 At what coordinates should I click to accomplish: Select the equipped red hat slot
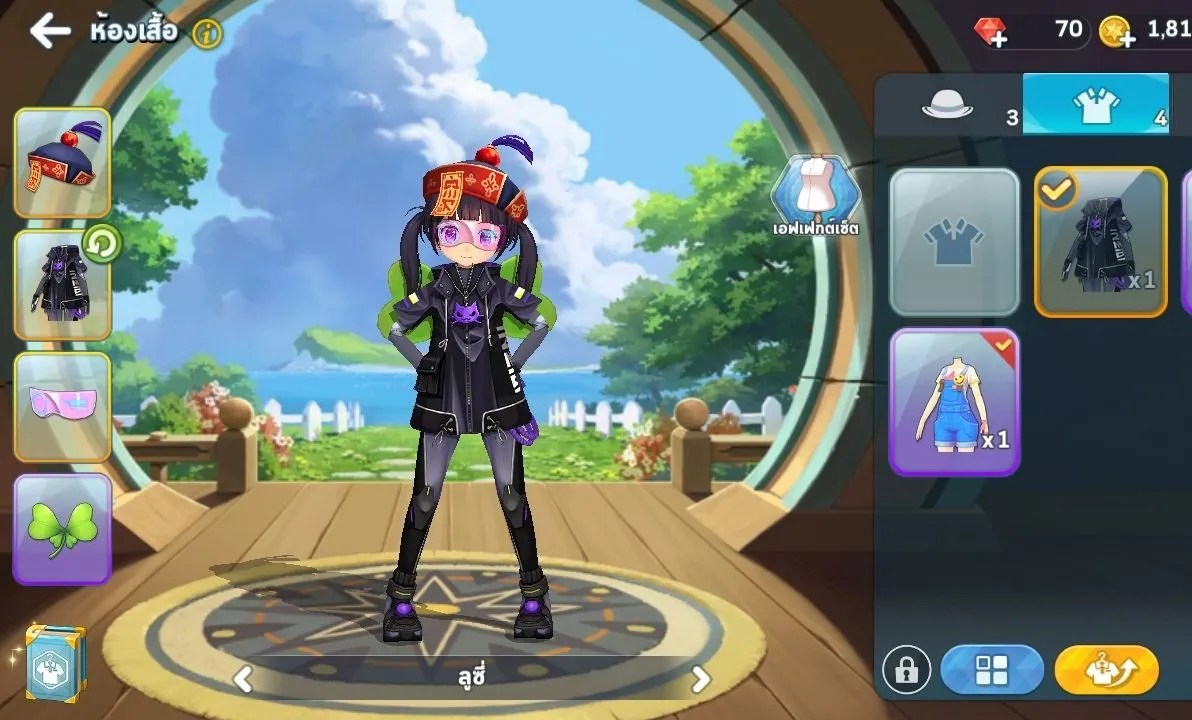pos(62,163)
